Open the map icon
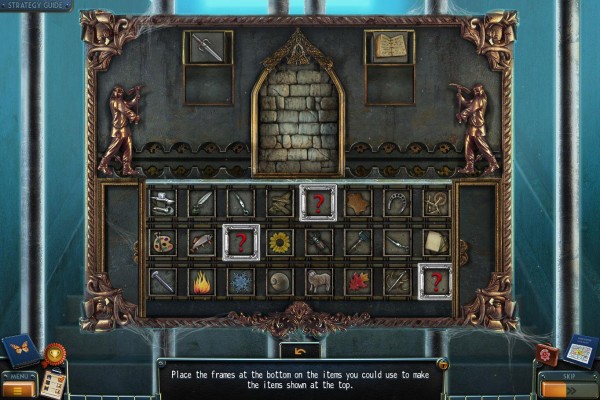This screenshot has height=400, width=600. (579, 352)
